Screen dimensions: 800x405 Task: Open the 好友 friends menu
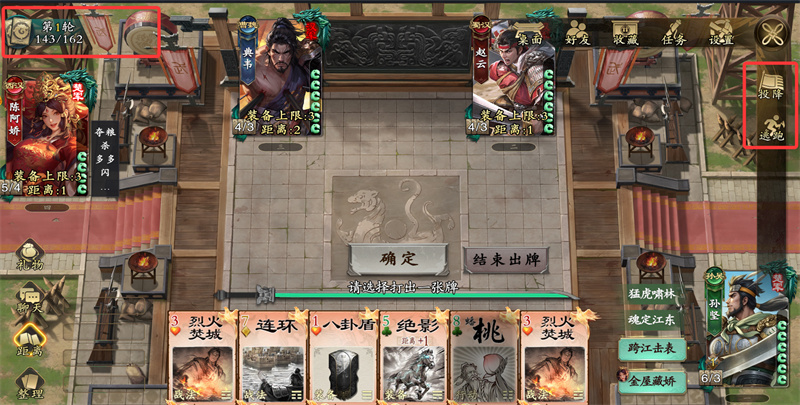(577, 31)
